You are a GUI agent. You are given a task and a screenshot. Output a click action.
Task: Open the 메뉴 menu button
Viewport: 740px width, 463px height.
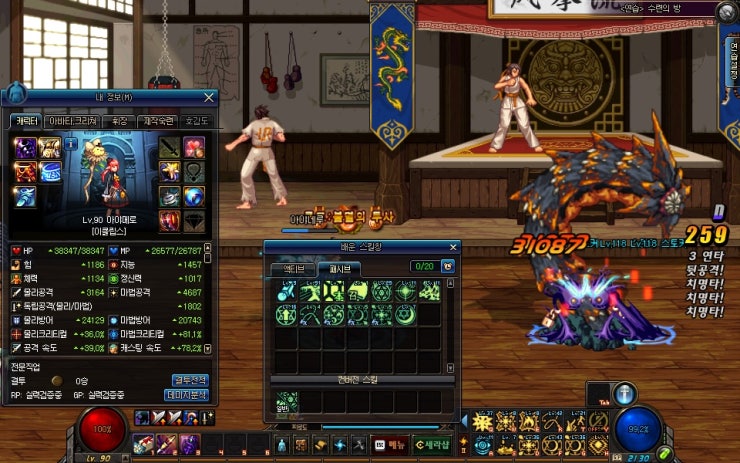click(x=391, y=444)
